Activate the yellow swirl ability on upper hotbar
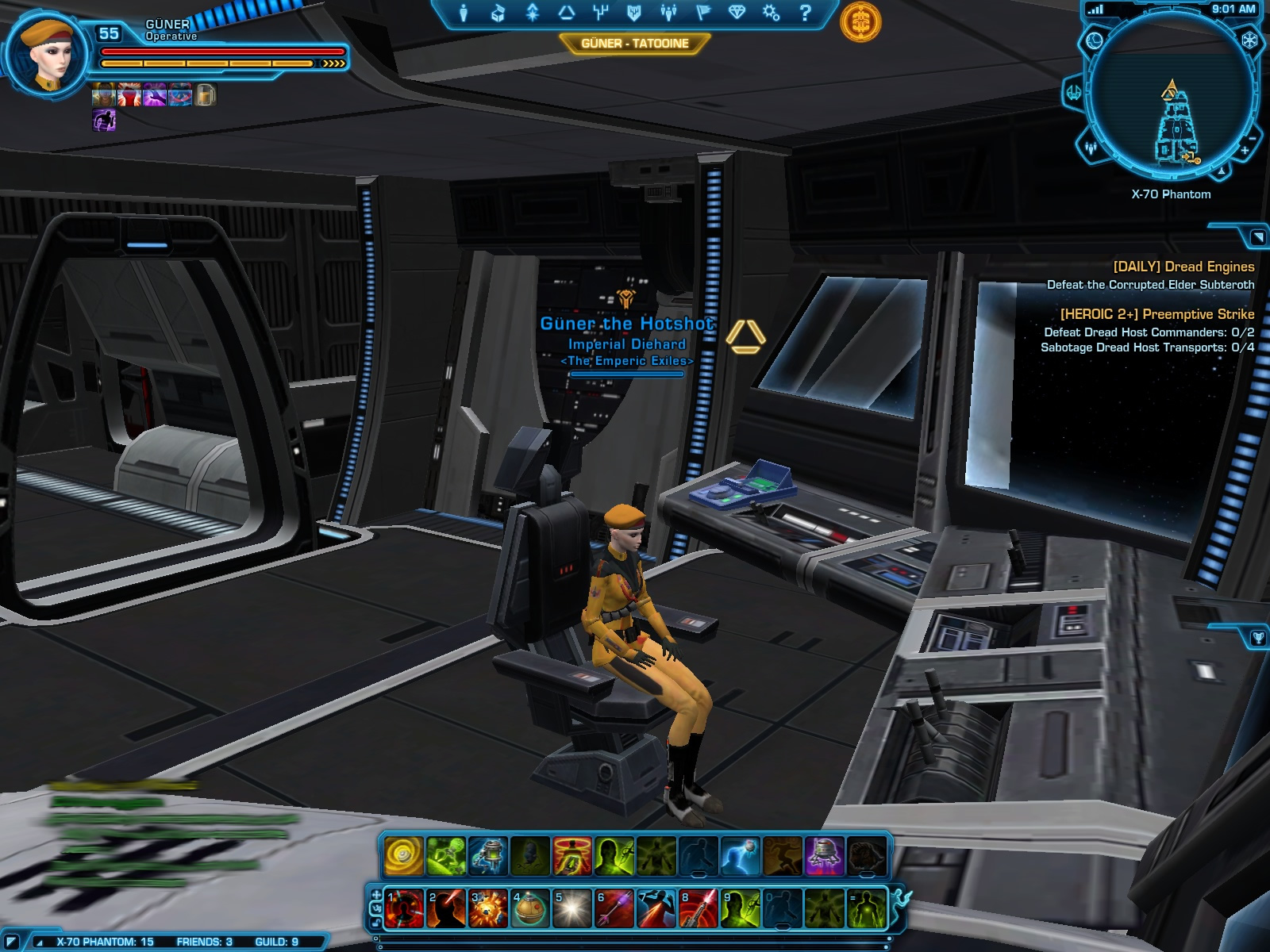 coord(404,857)
